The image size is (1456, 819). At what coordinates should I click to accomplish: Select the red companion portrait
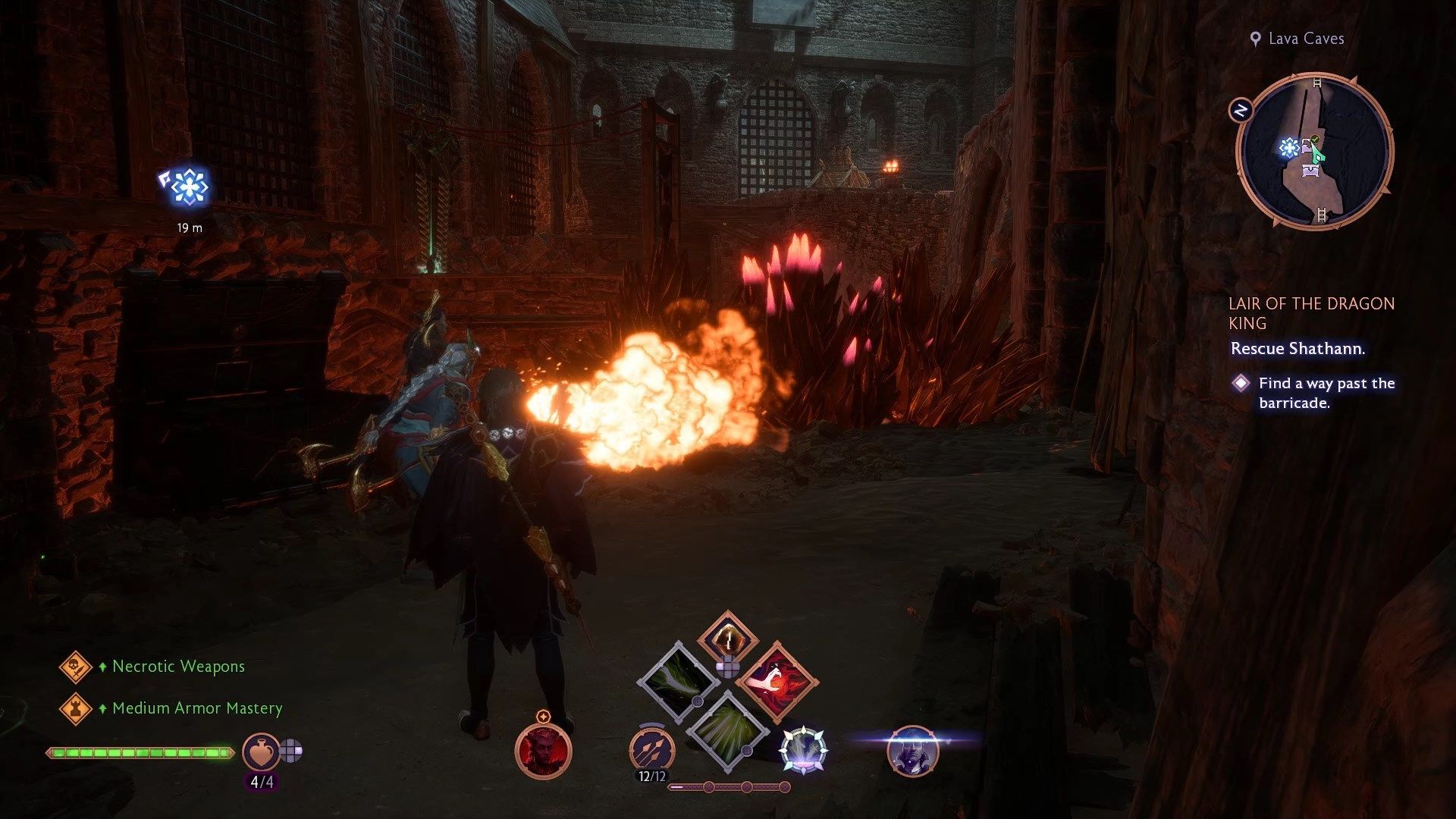(543, 750)
